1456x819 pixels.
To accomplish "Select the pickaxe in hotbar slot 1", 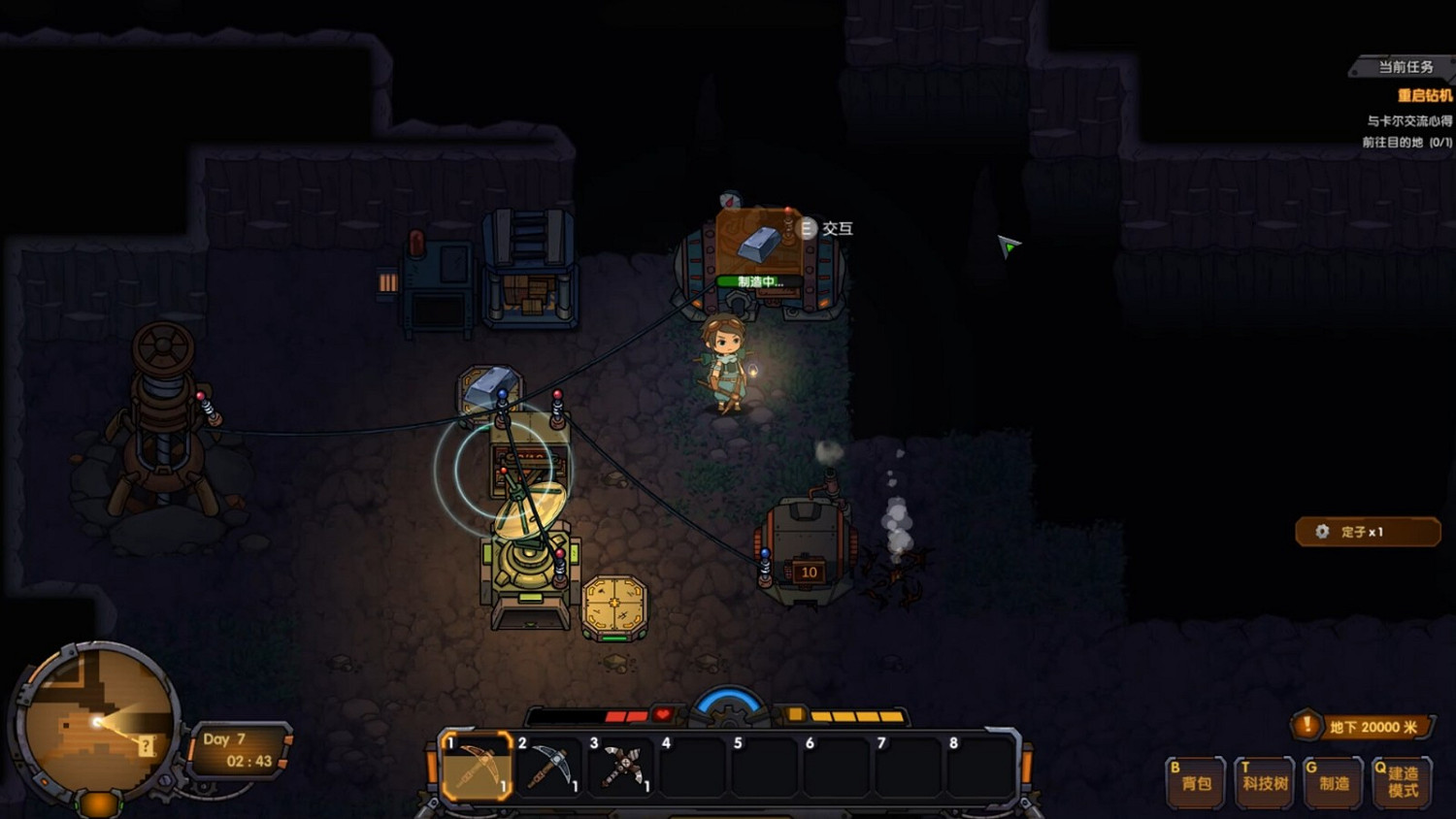I will click(478, 770).
